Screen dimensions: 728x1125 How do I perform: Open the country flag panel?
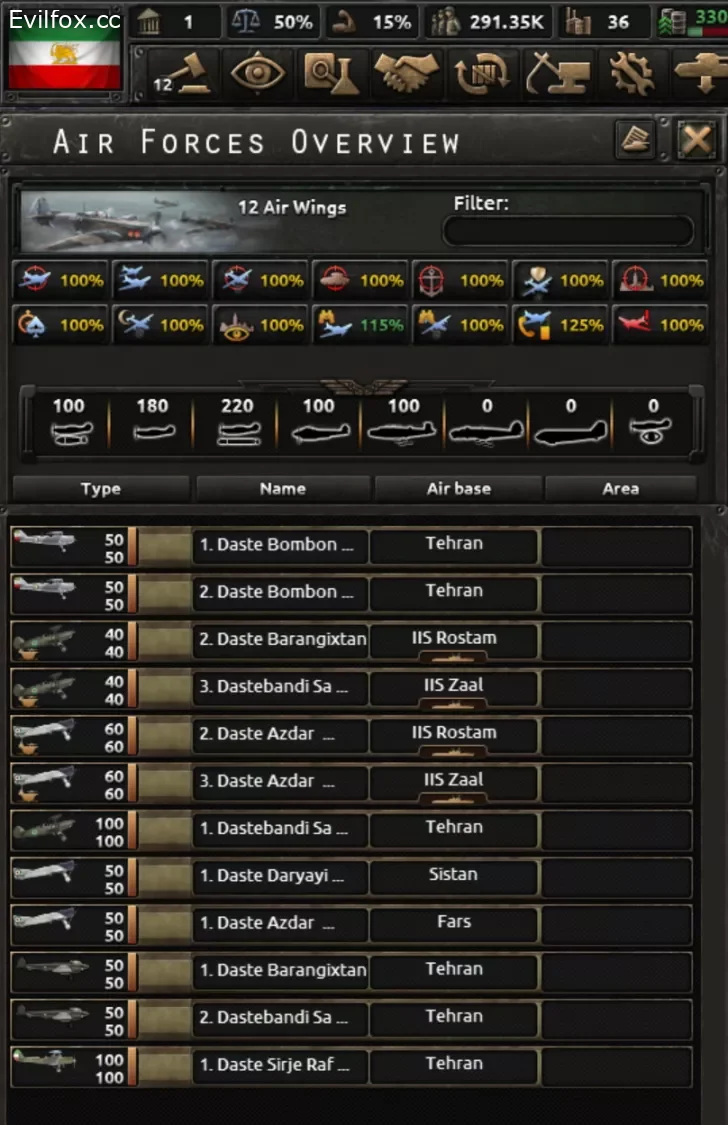[x=65, y=63]
